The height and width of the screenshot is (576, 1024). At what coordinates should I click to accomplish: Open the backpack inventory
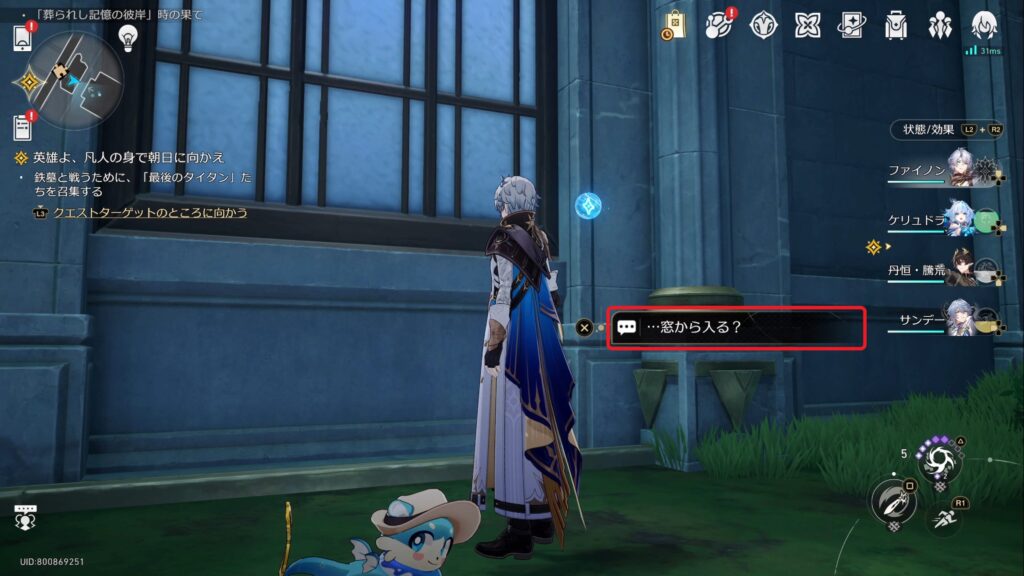coord(896,26)
